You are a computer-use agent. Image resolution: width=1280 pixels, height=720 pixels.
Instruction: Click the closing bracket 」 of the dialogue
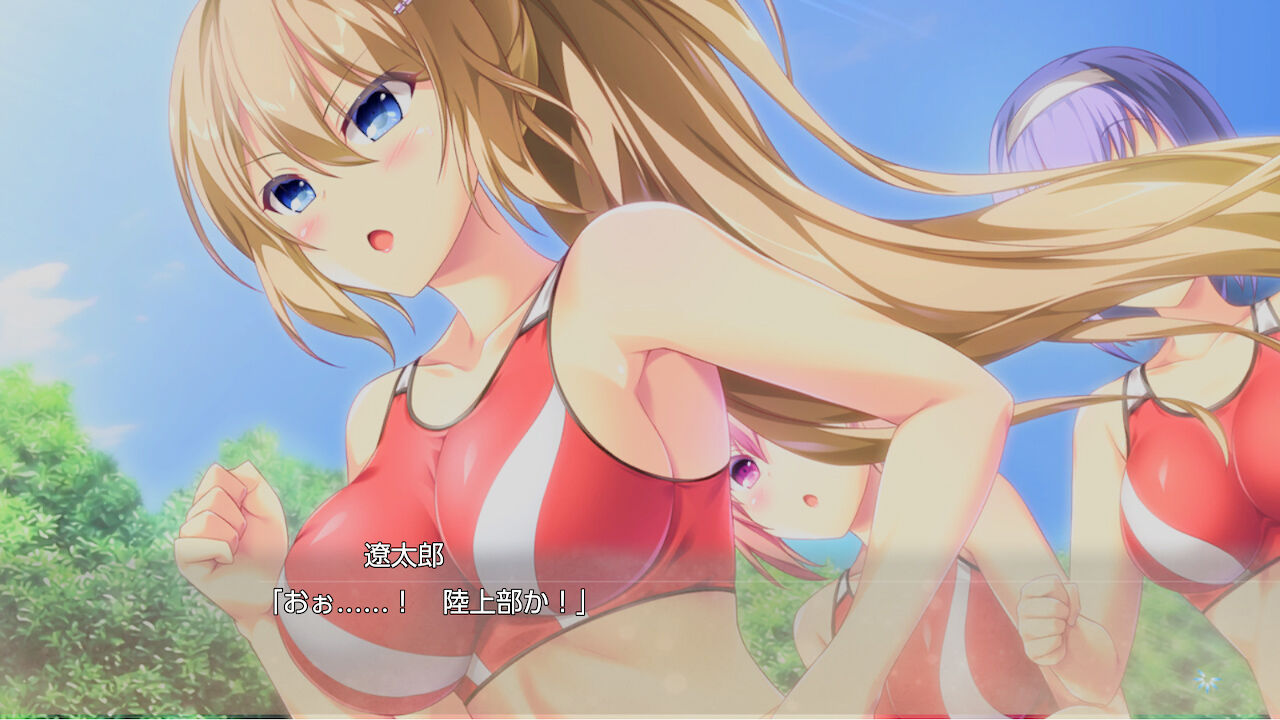[x=580, y=601]
